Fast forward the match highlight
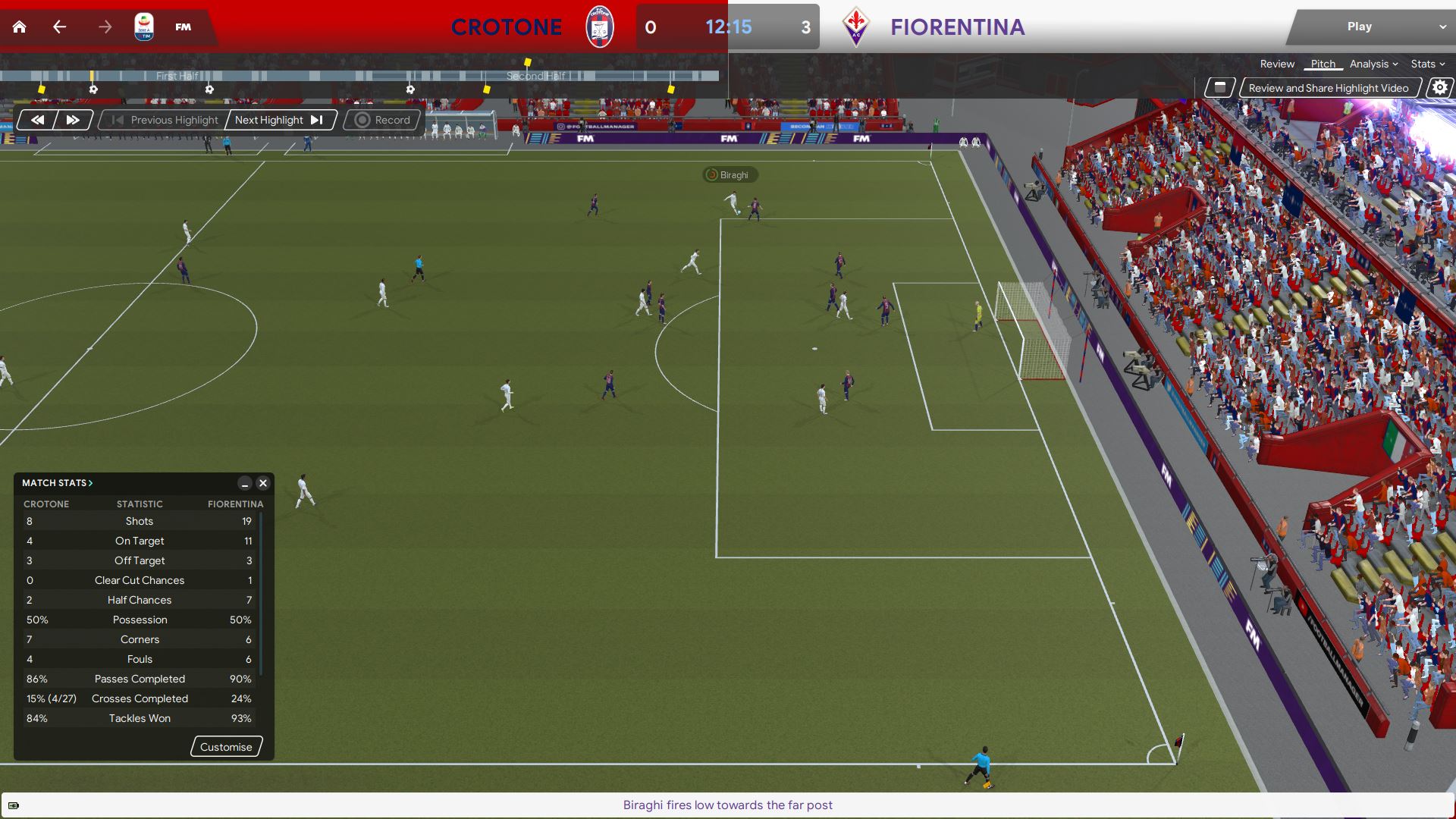The width and height of the screenshot is (1456, 819). click(73, 120)
